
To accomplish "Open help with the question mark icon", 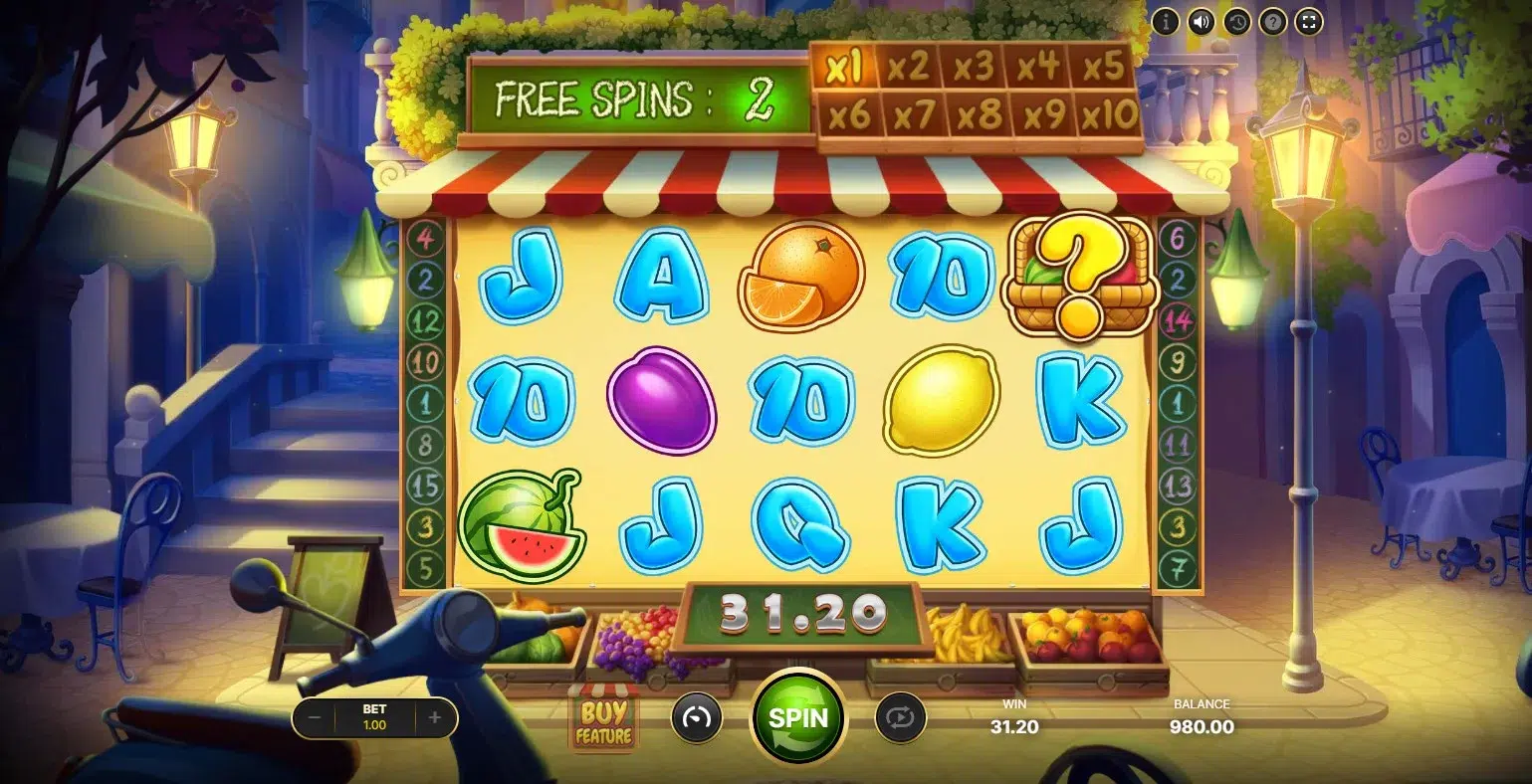I will tap(1272, 21).
